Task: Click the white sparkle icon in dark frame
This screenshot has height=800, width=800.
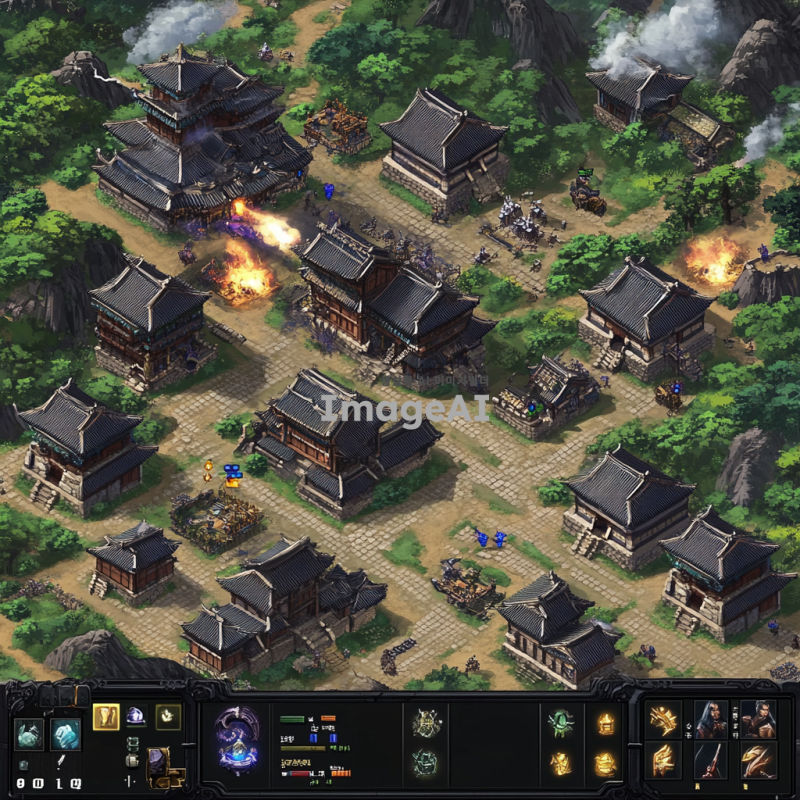Action: 168,716
